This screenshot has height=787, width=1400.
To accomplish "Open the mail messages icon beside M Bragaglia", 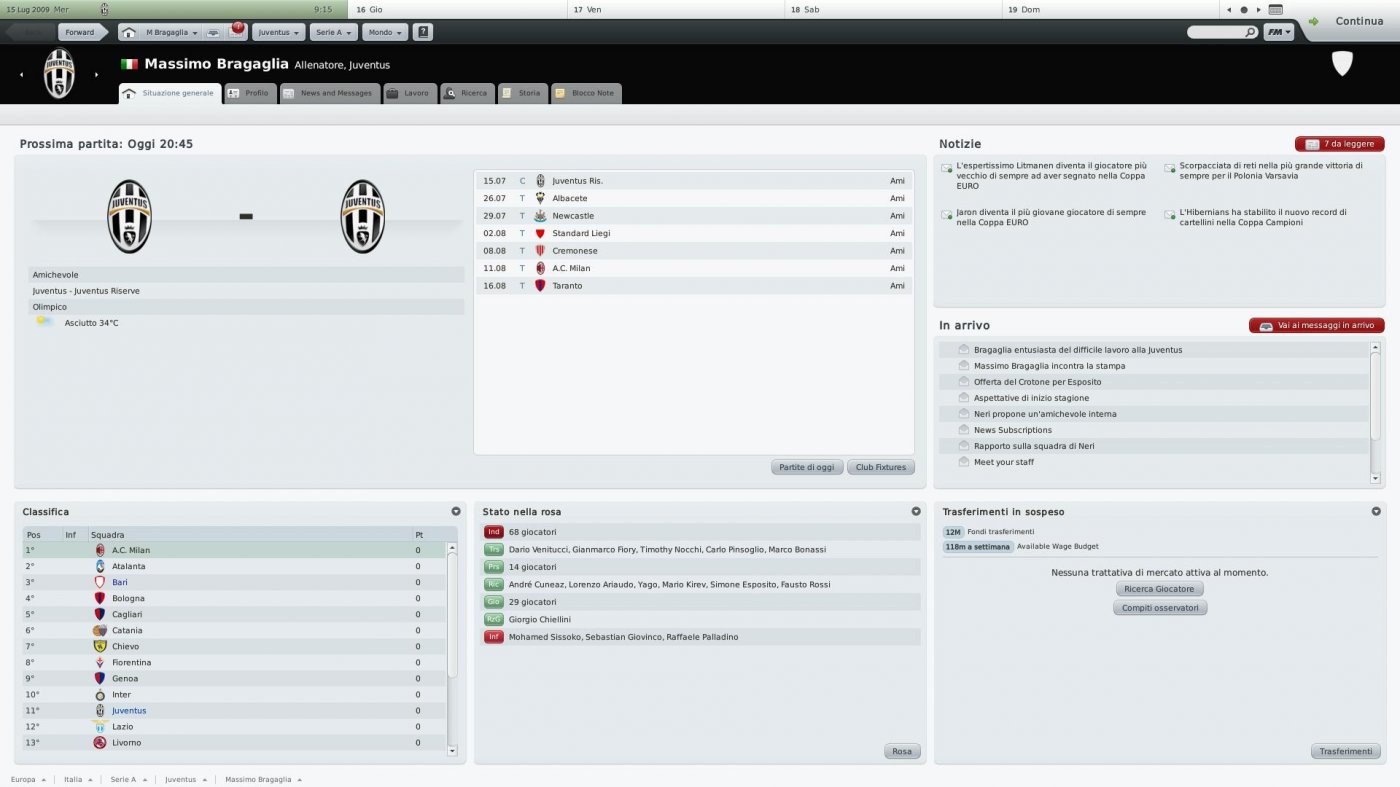I will tap(214, 31).
